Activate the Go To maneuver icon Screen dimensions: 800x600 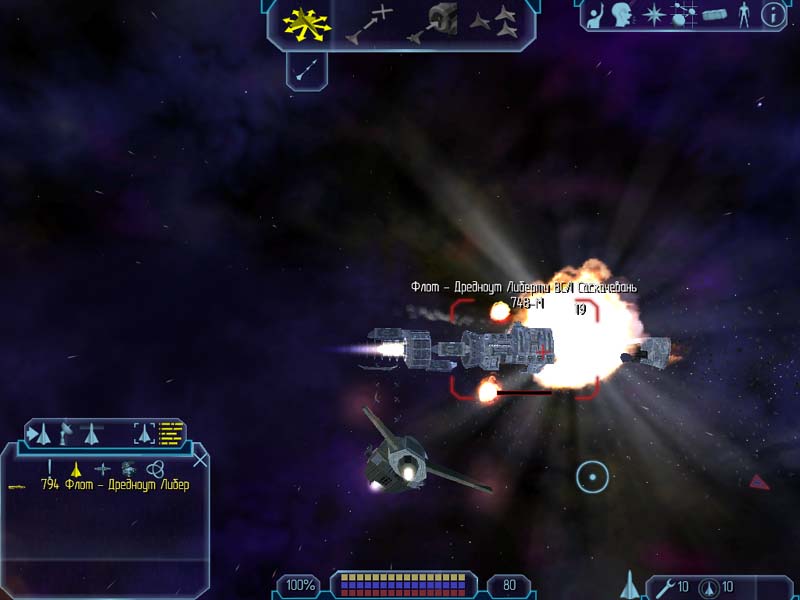pyautogui.click(x=368, y=24)
